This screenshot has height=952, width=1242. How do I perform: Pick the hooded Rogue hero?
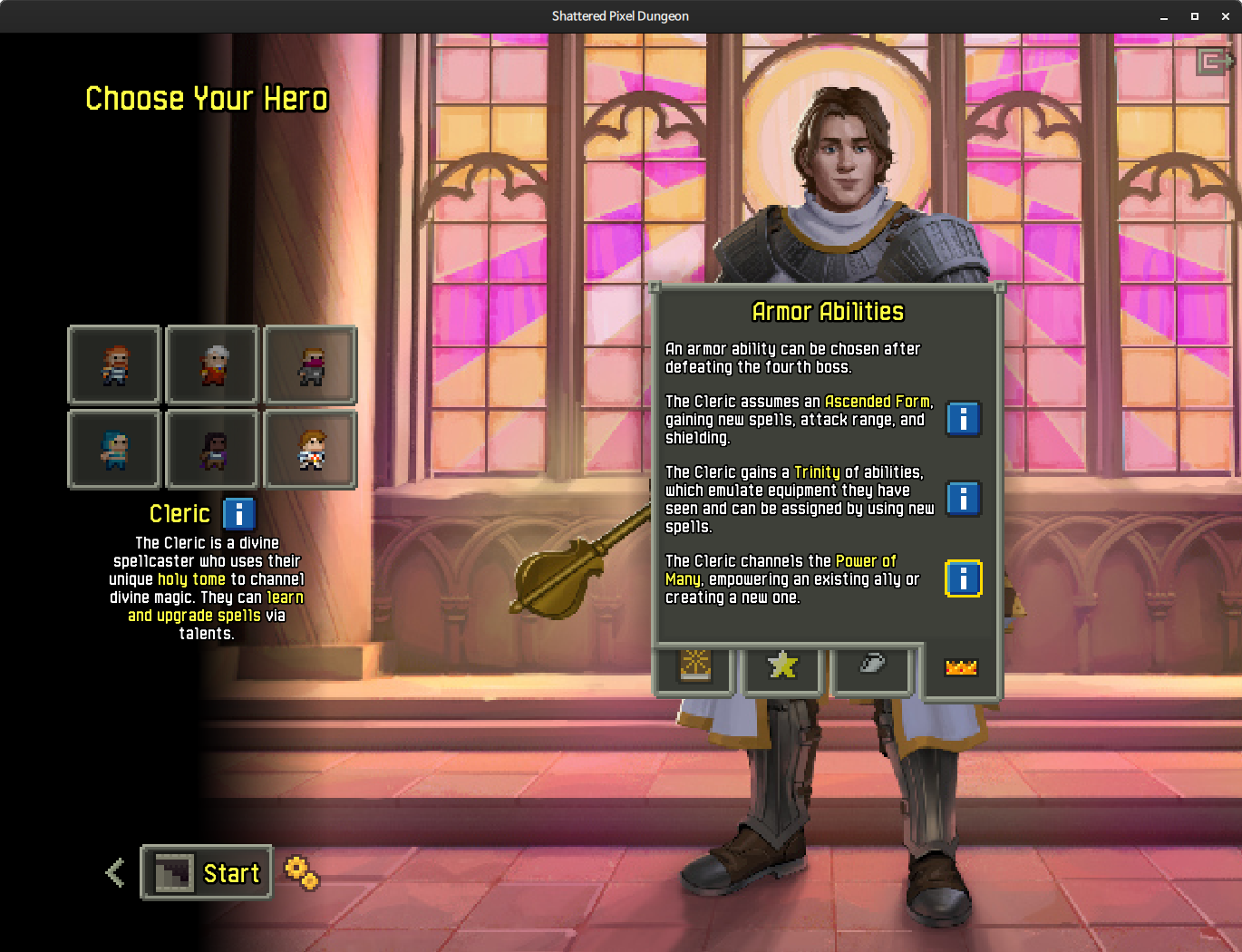311,365
